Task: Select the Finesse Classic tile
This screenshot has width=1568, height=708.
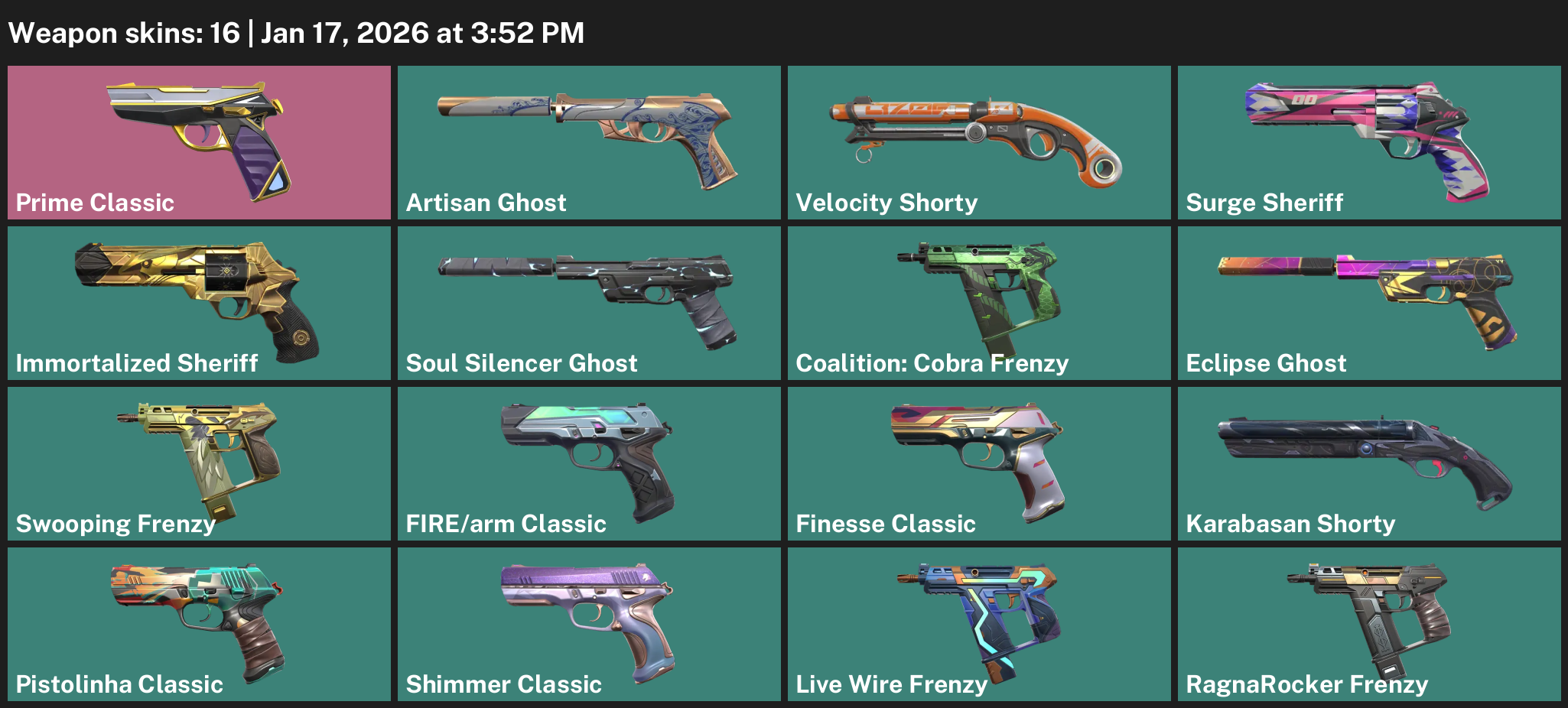Action: [979, 463]
